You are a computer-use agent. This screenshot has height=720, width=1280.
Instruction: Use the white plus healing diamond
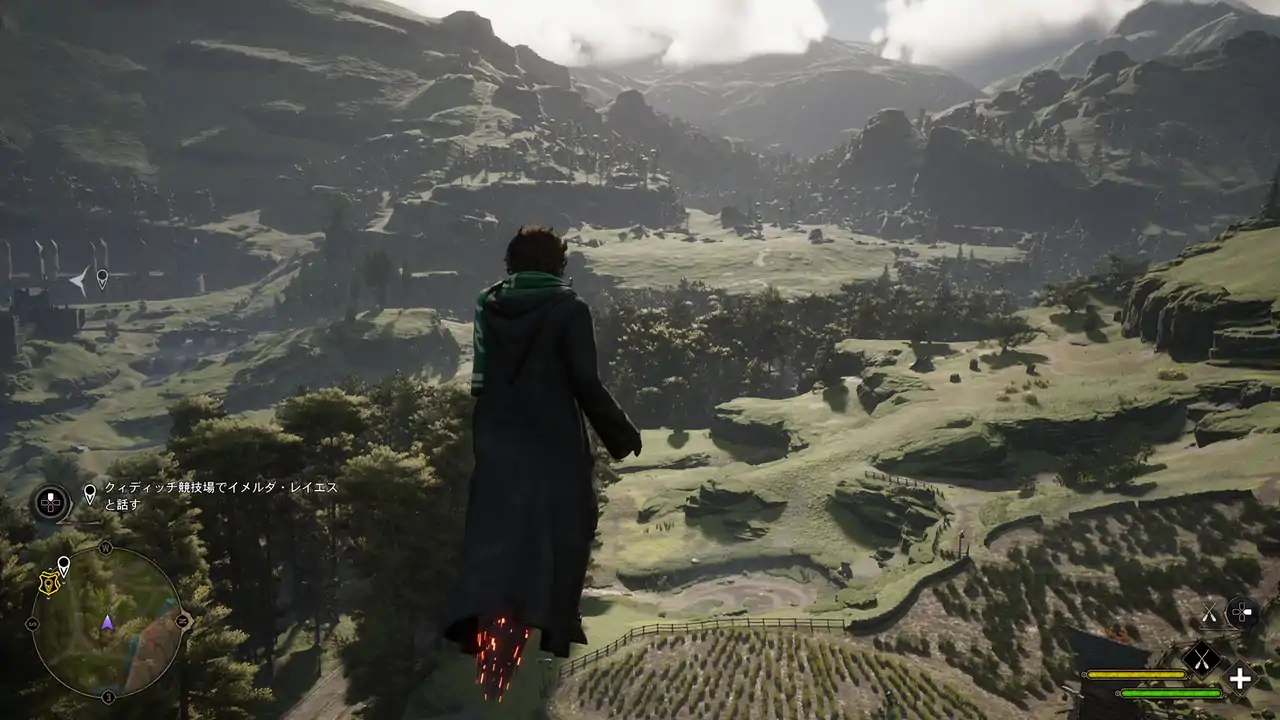(1240, 678)
